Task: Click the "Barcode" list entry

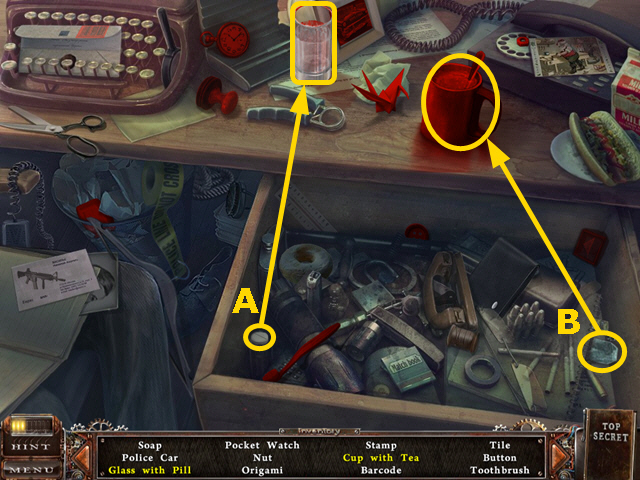Action: (380, 470)
